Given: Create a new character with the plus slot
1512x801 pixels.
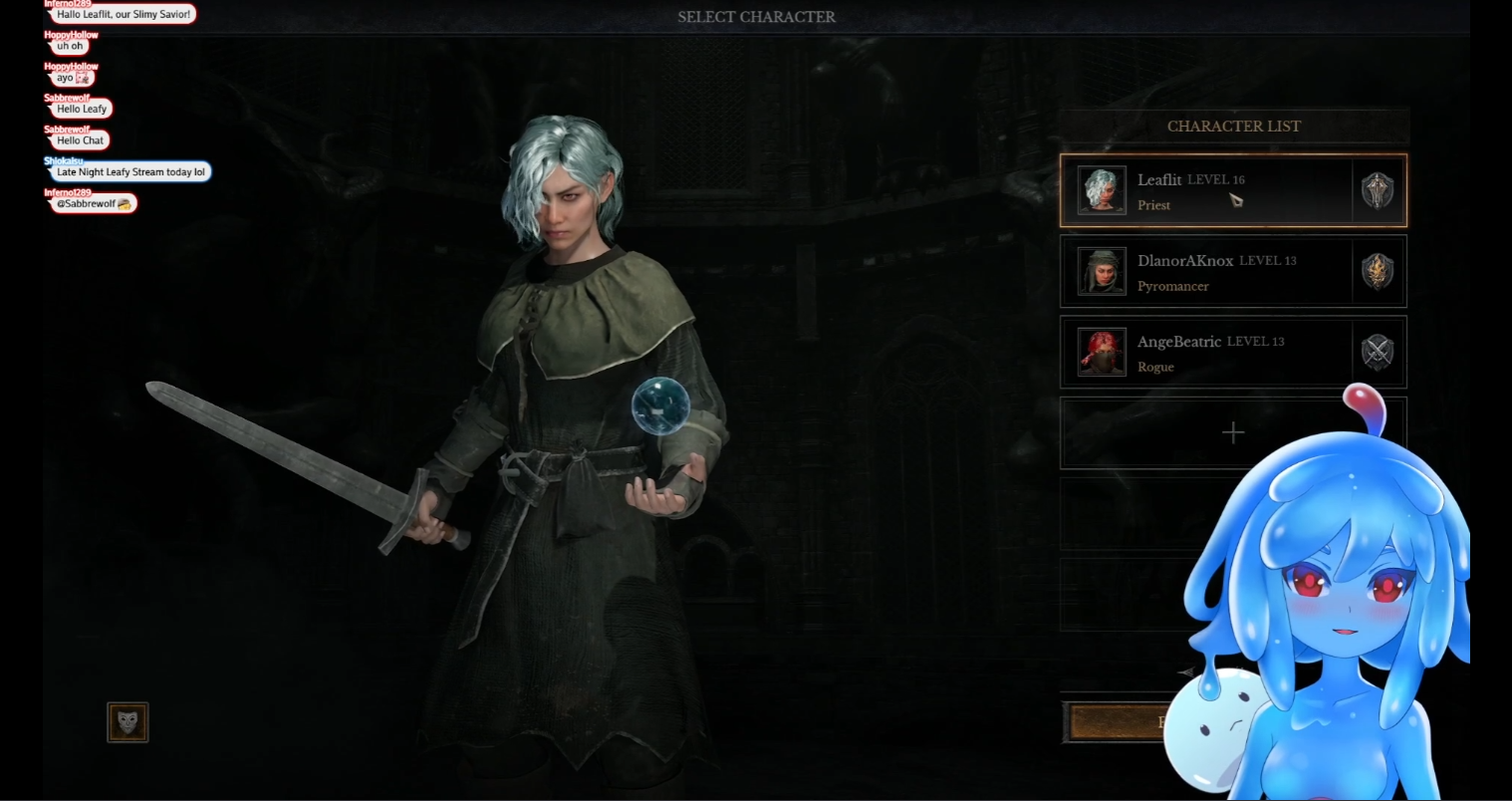Looking at the screenshot, I should point(1232,432).
